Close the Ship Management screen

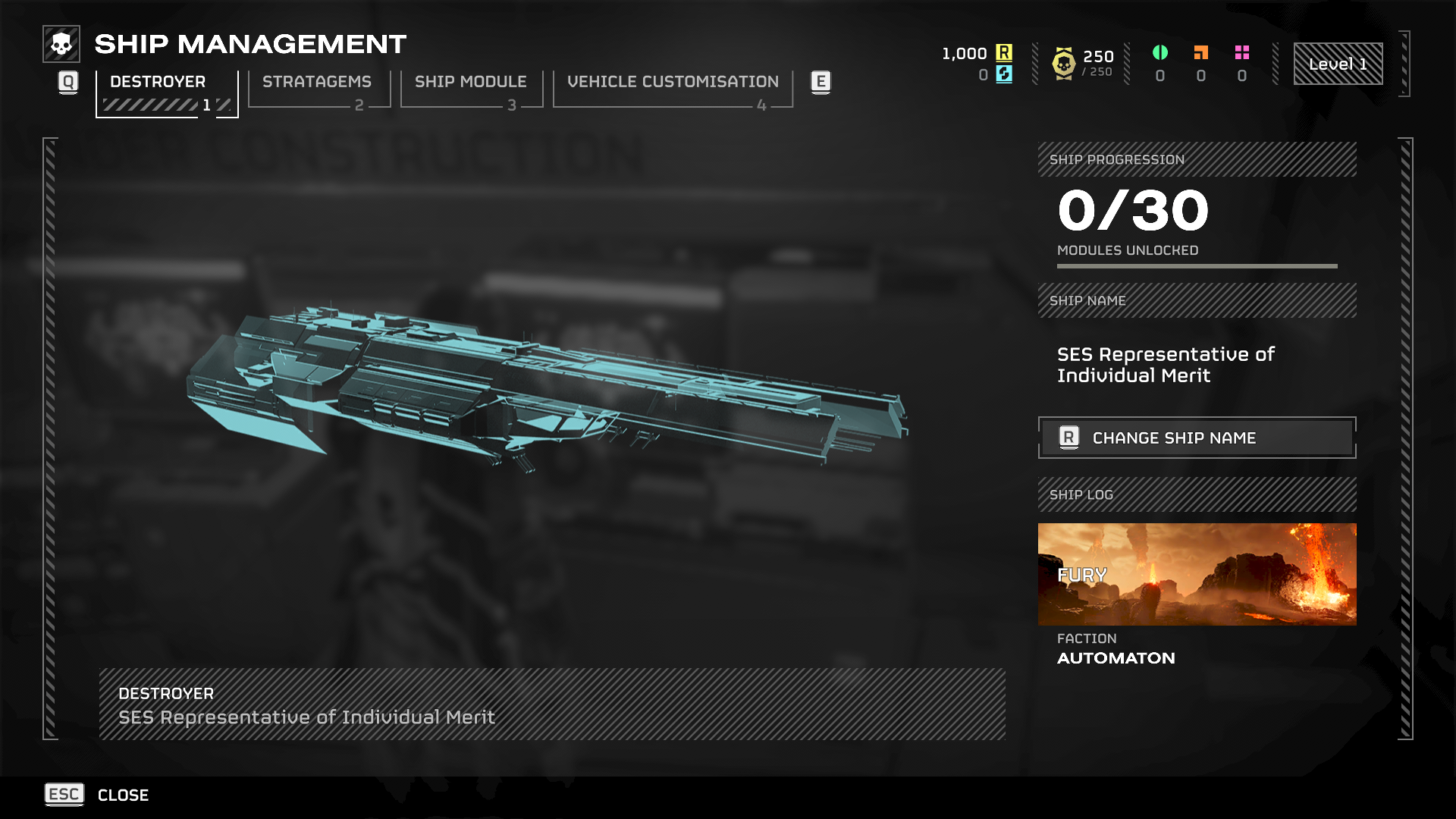97,795
